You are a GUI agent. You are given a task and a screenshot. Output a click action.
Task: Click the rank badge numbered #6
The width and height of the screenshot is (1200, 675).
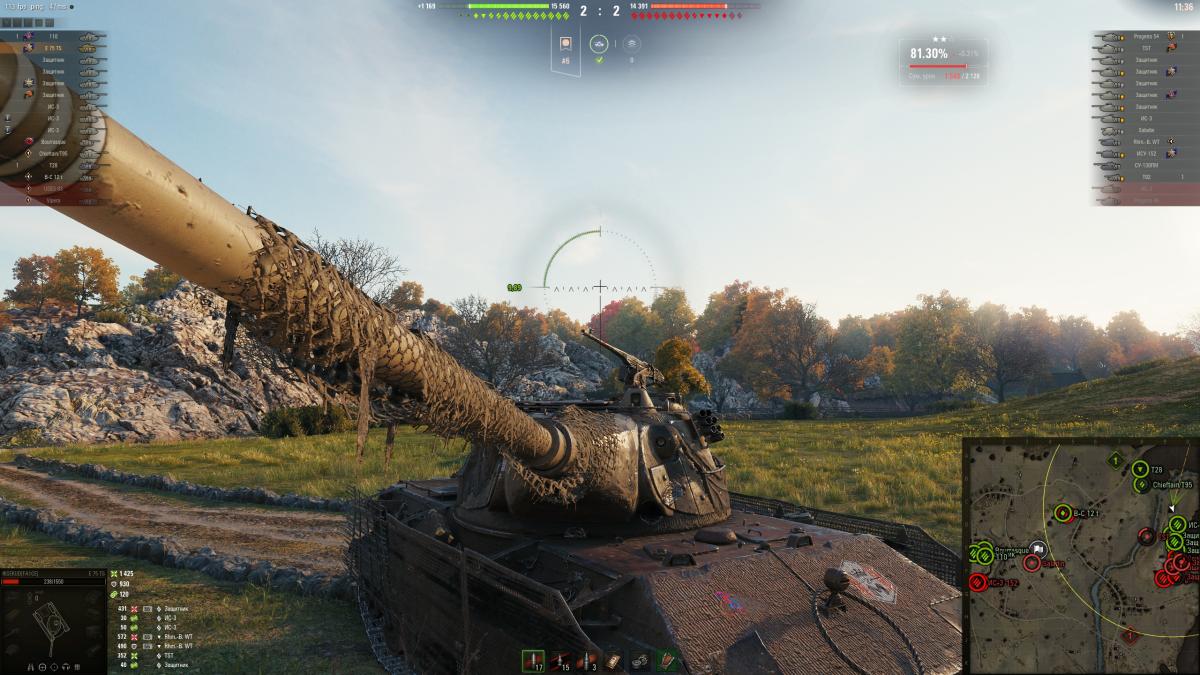pos(565,49)
